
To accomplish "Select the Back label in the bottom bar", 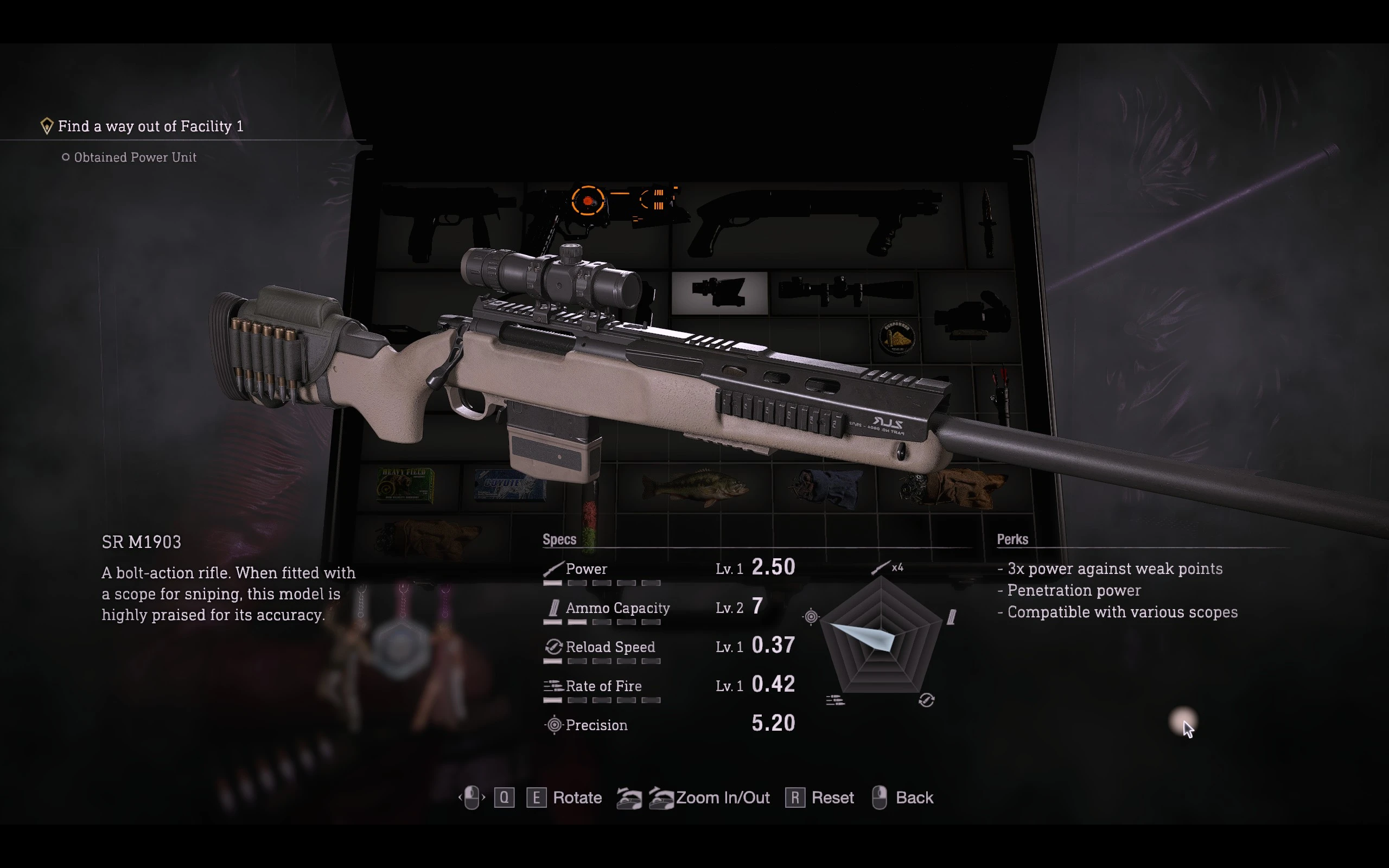I will (914, 797).
